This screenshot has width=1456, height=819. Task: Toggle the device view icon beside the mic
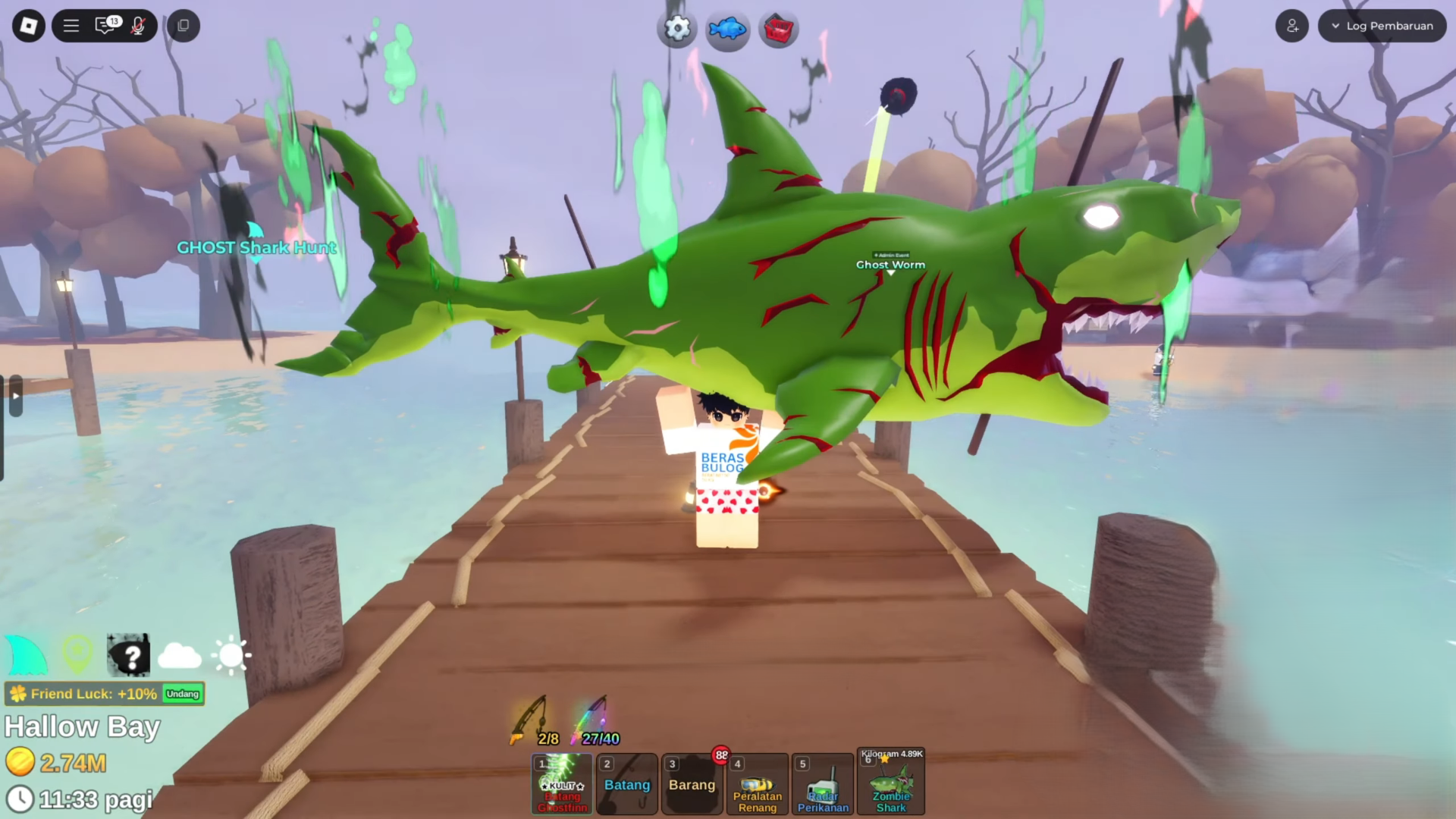click(x=182, y=25)
